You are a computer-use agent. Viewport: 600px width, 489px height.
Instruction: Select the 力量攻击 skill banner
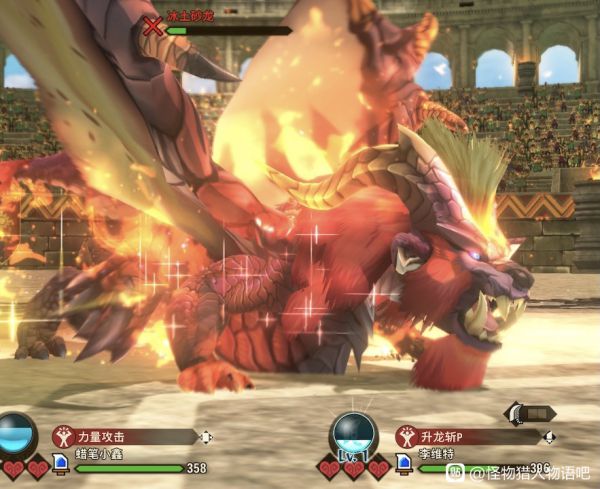pyautogui.click(x=132, y=437)
